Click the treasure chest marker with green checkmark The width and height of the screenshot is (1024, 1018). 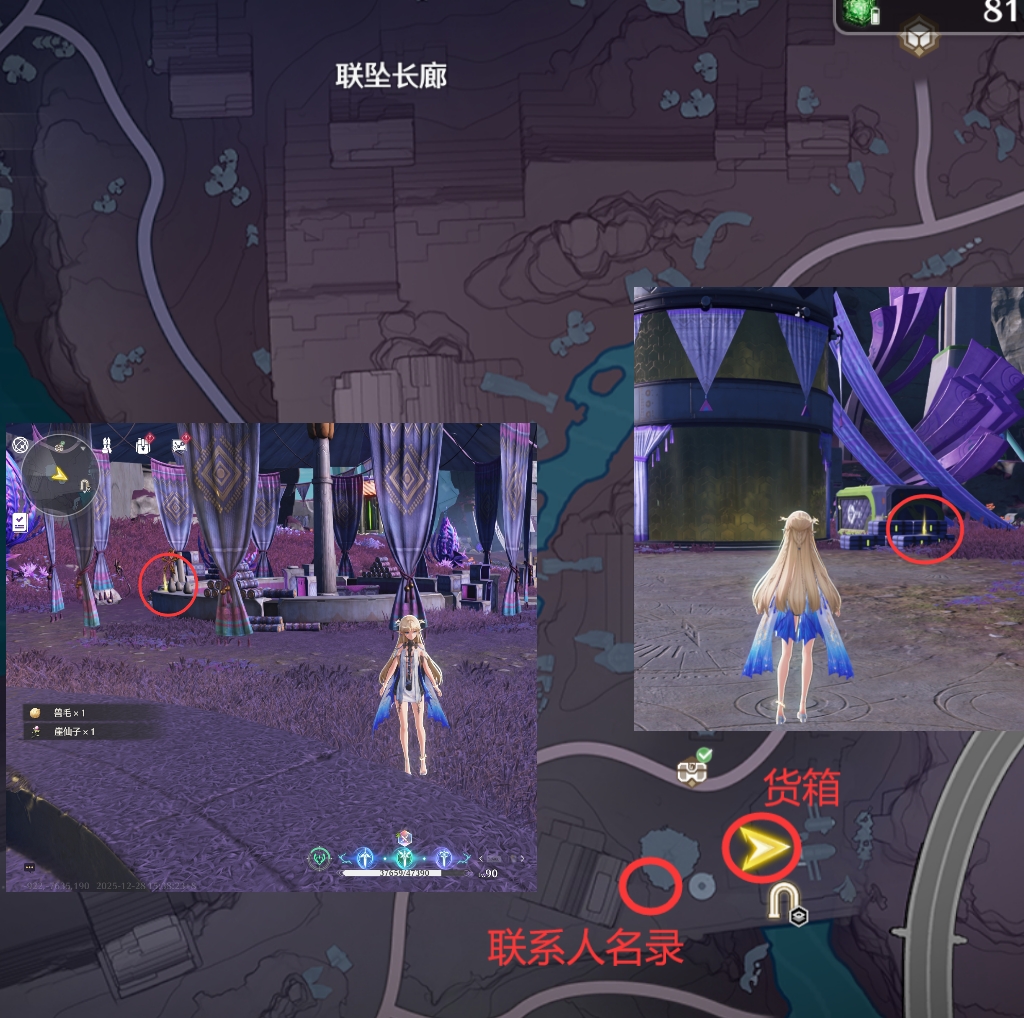tap(690, 767)
